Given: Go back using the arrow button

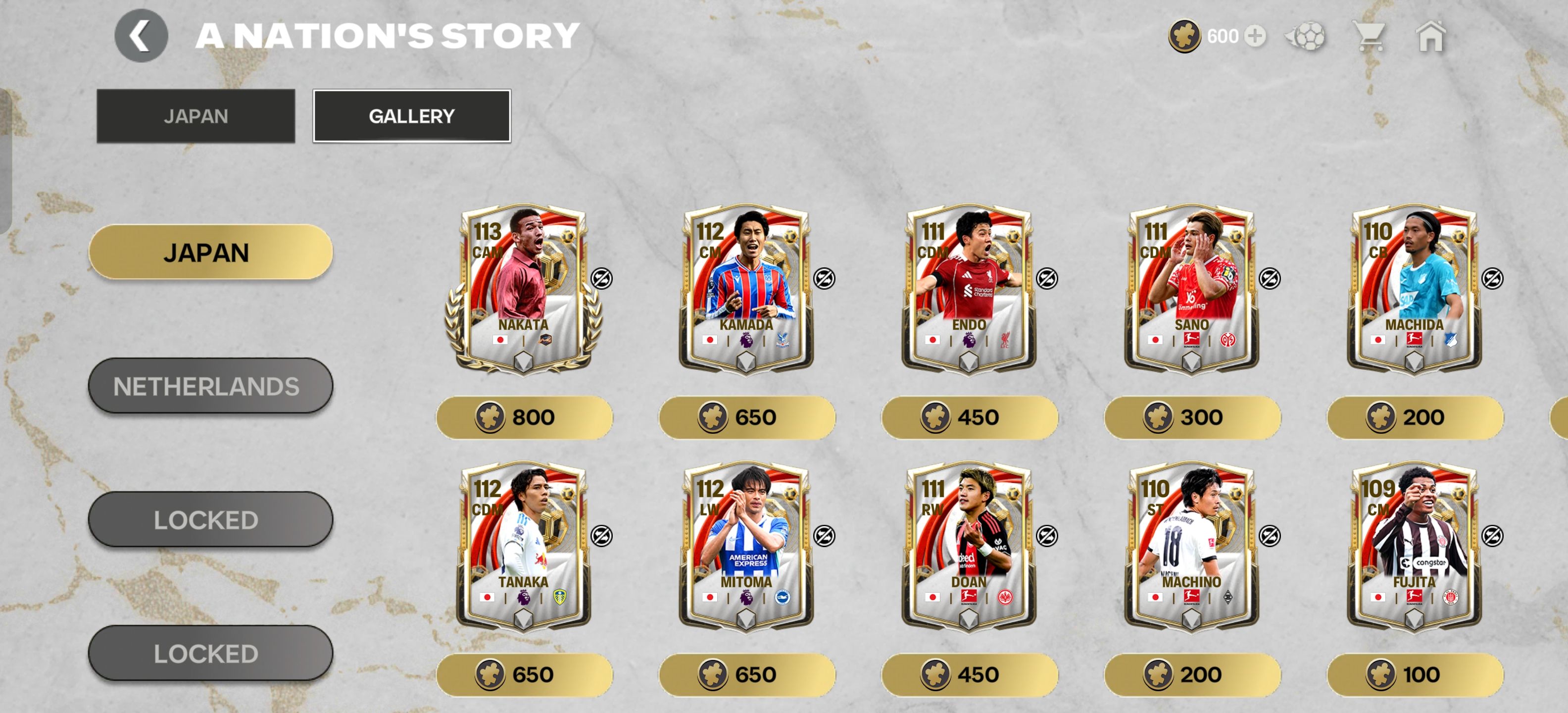Looking at the screenshot, I should (x=141, y=36).
